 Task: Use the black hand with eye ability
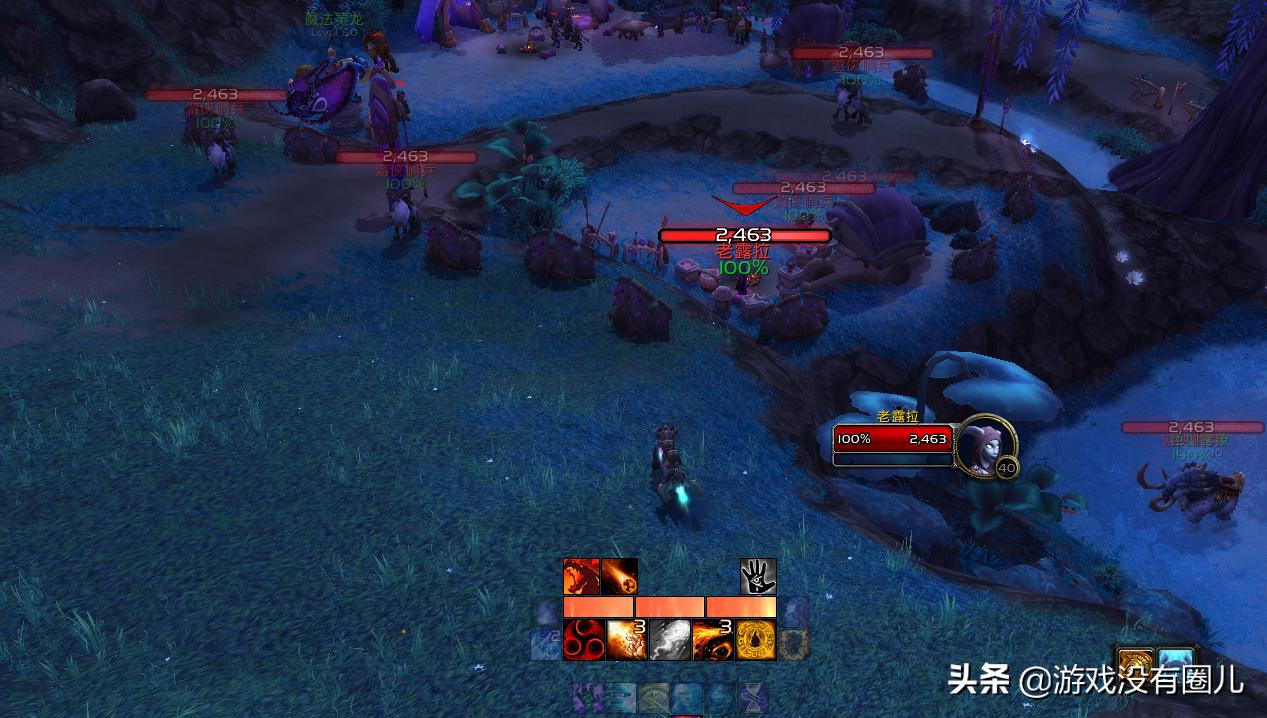tap(758, 577)
